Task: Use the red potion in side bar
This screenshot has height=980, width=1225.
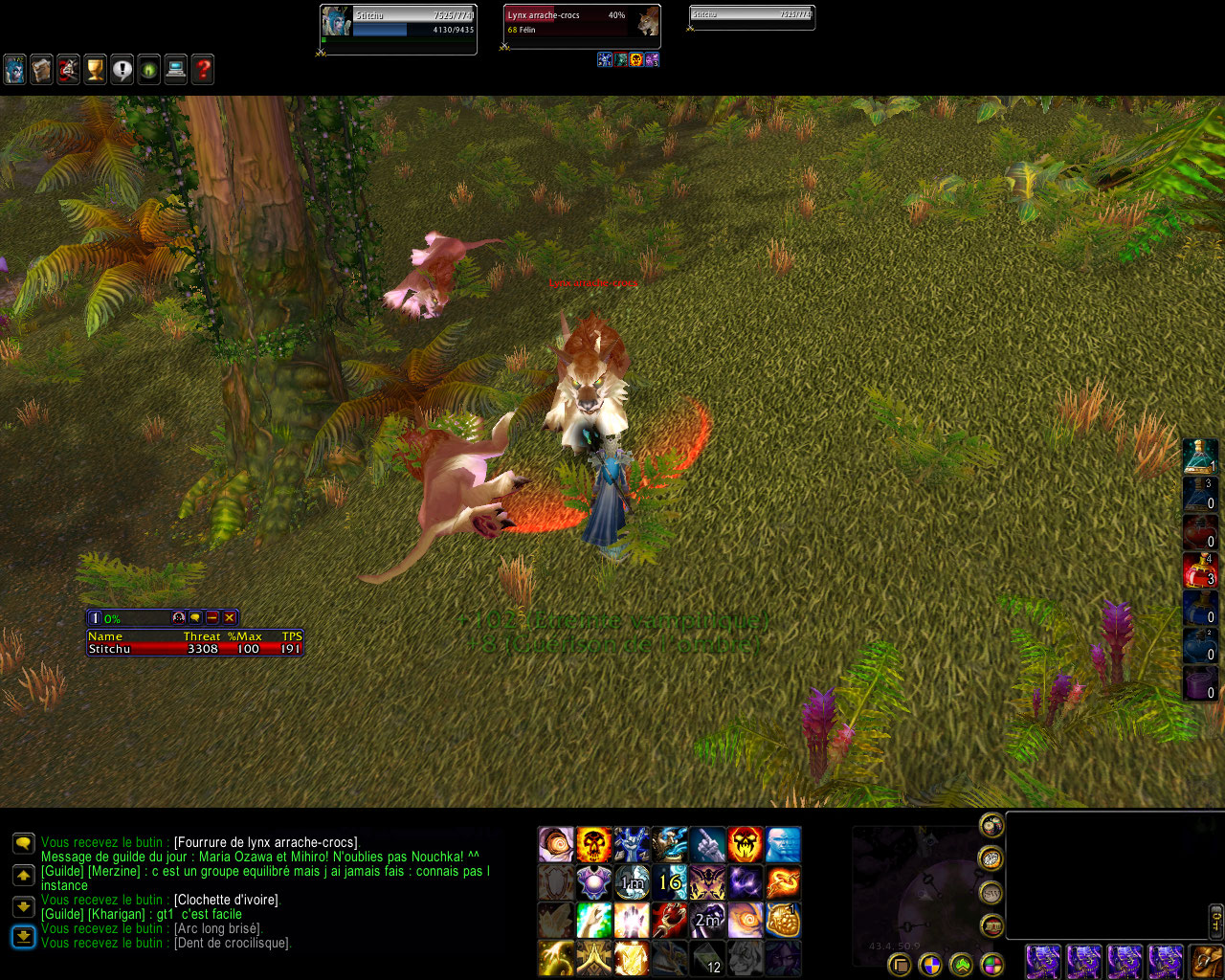Action: 1200,570
